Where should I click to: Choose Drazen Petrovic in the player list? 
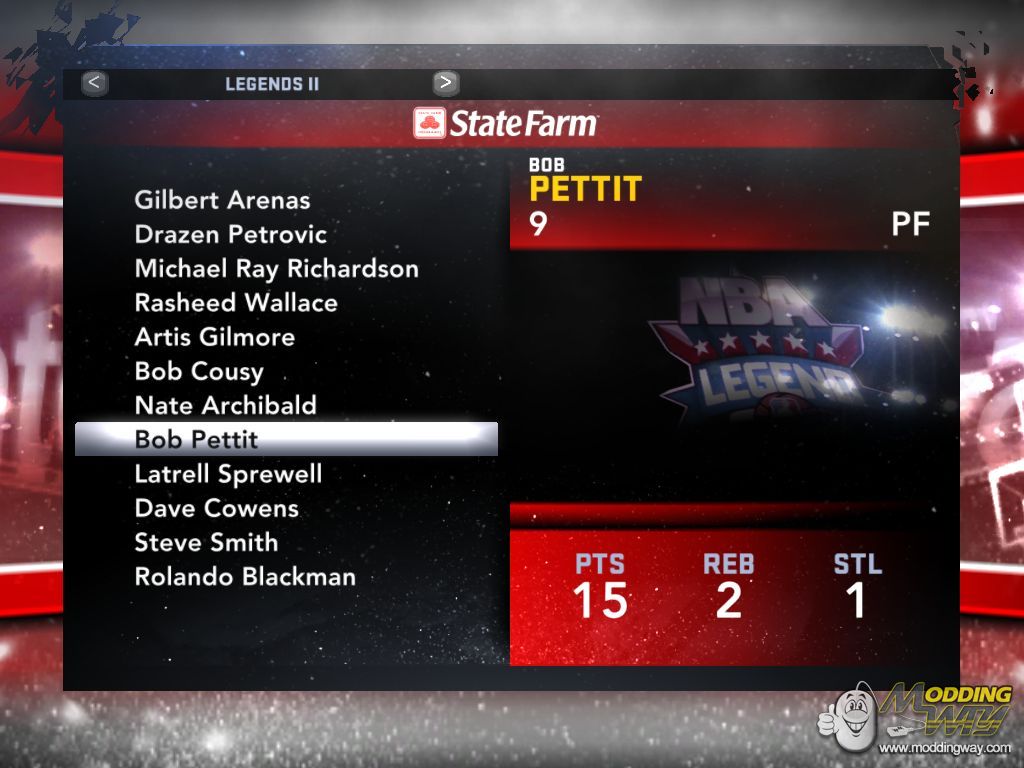[x=231, y=235]
